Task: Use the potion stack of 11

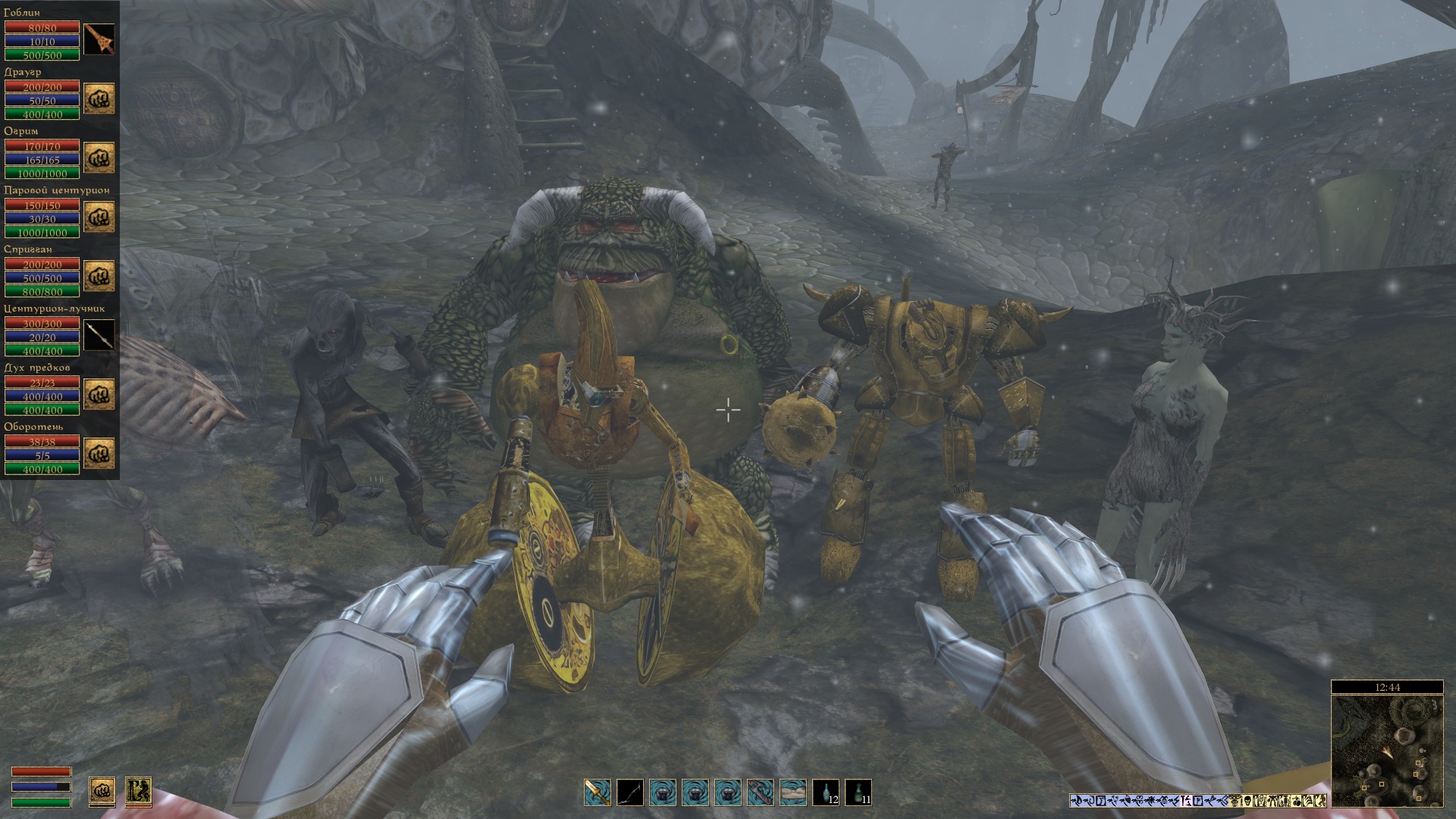Action: (x=858, y=792)
